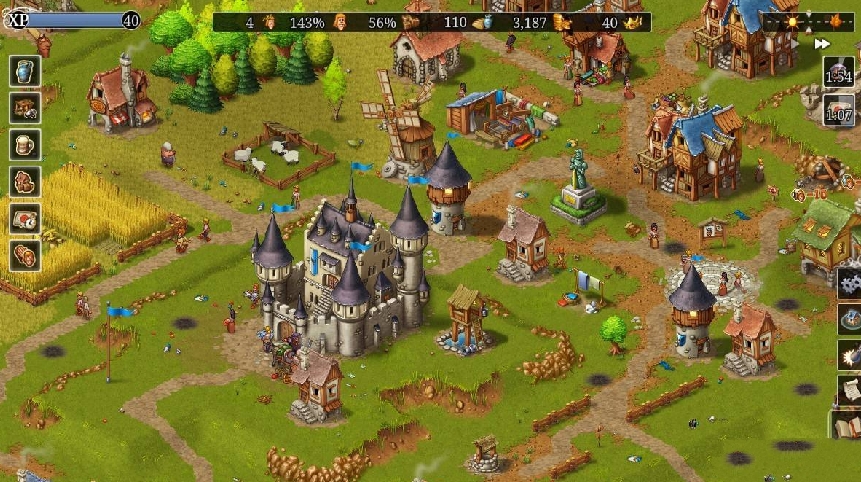
Task: Show the parchment scroll quest list
Action: click(850, 391)
